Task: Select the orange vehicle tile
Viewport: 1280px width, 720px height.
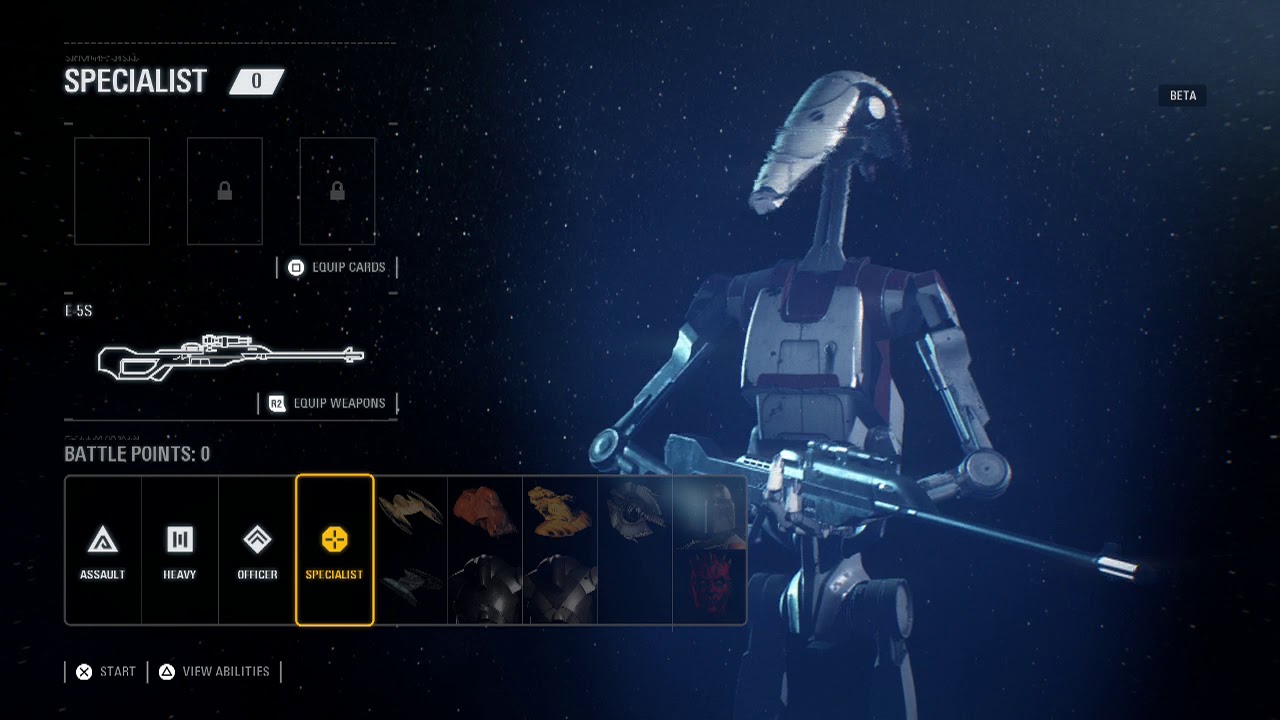Action: 485,512
